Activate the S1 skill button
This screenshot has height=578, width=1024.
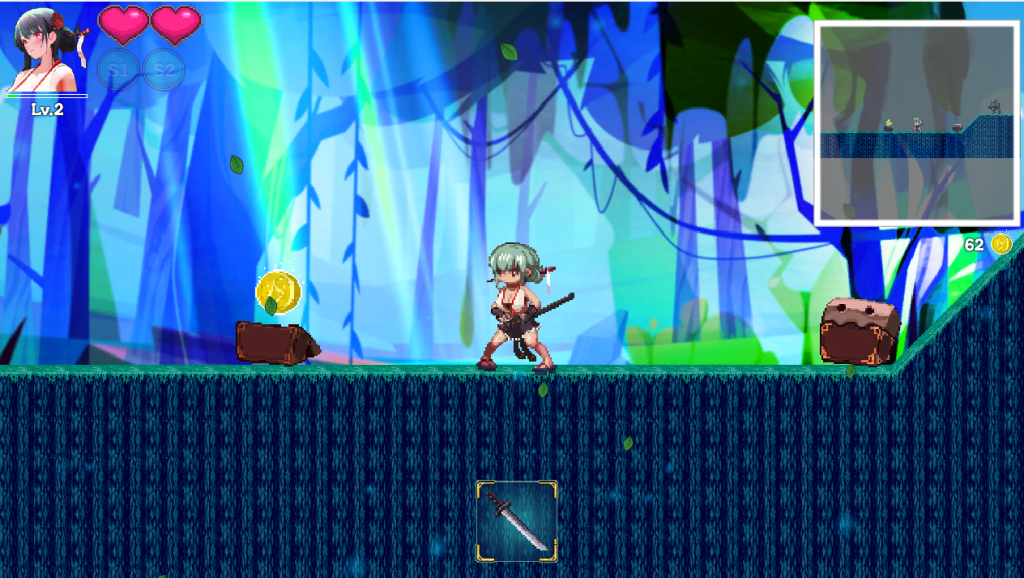[119, 71]
